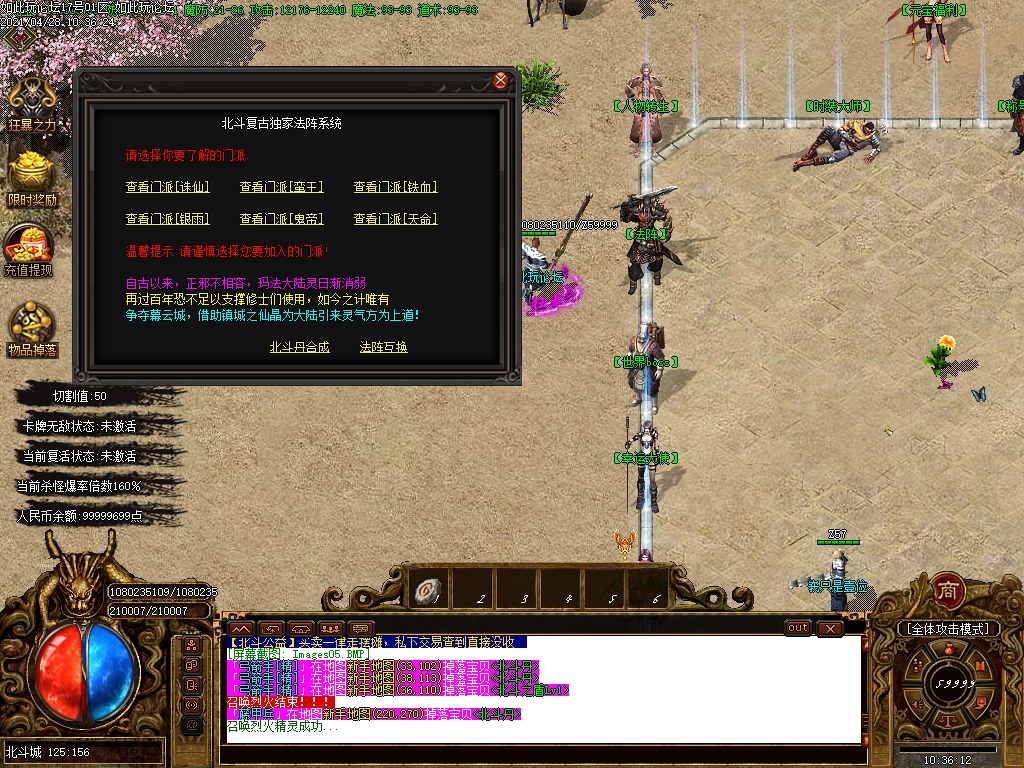This screenshot has width=1024, height=768.
Task: Close the chat panel with the X button
Action: click(830, 628)
